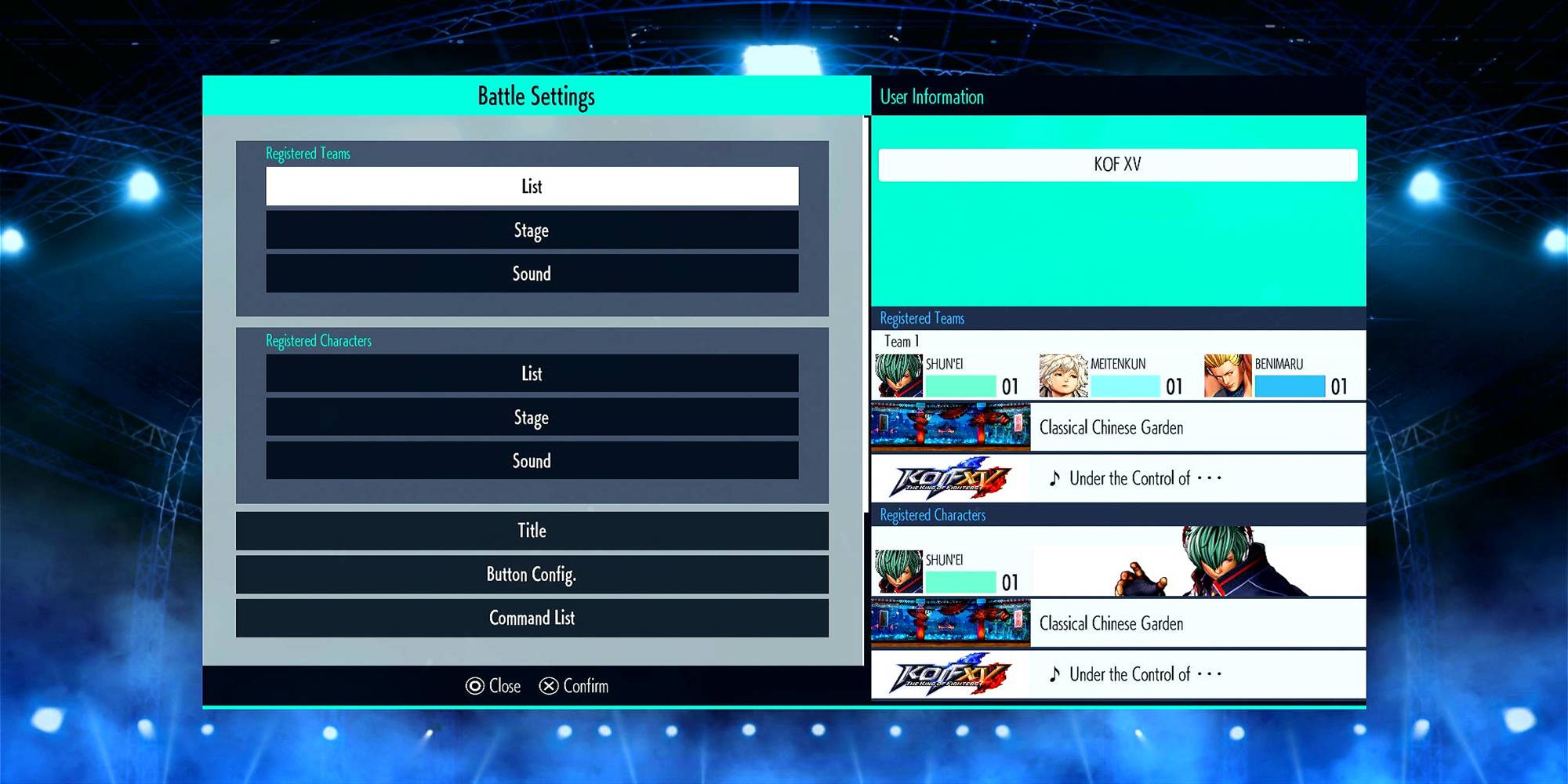Screen dimensions: 1568x784
Task: Choose Sound under Registered Characters
Action: (x=532, y=461)
